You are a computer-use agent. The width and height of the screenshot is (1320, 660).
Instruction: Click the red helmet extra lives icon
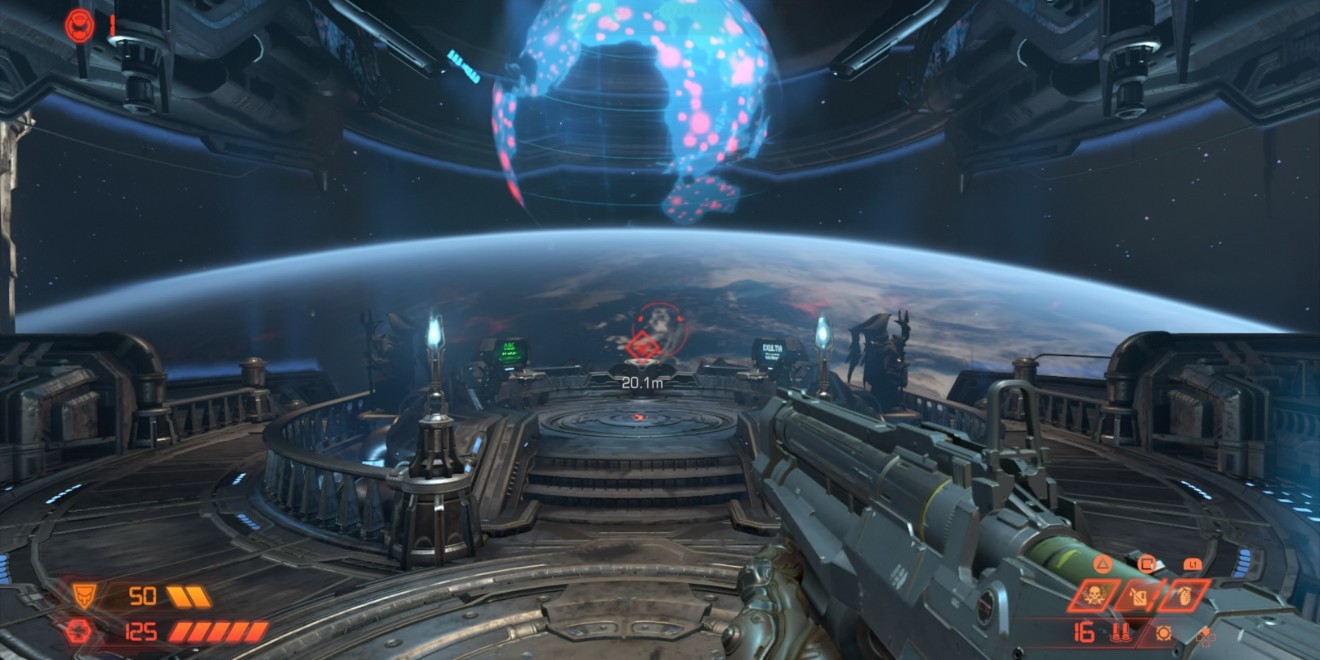point(80,24)
